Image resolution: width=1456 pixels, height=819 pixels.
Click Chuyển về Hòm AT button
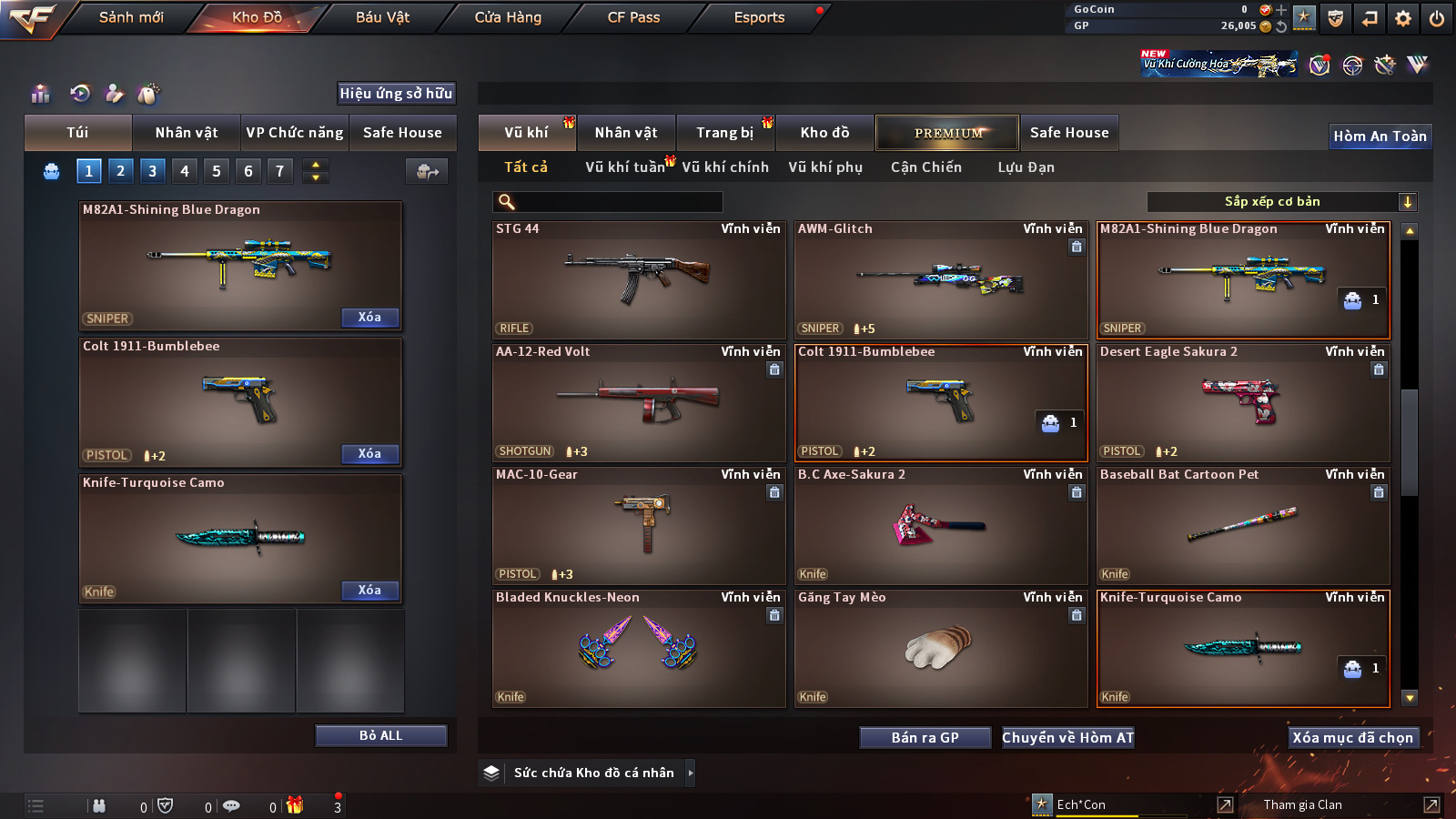click(x=1068, y=737)
